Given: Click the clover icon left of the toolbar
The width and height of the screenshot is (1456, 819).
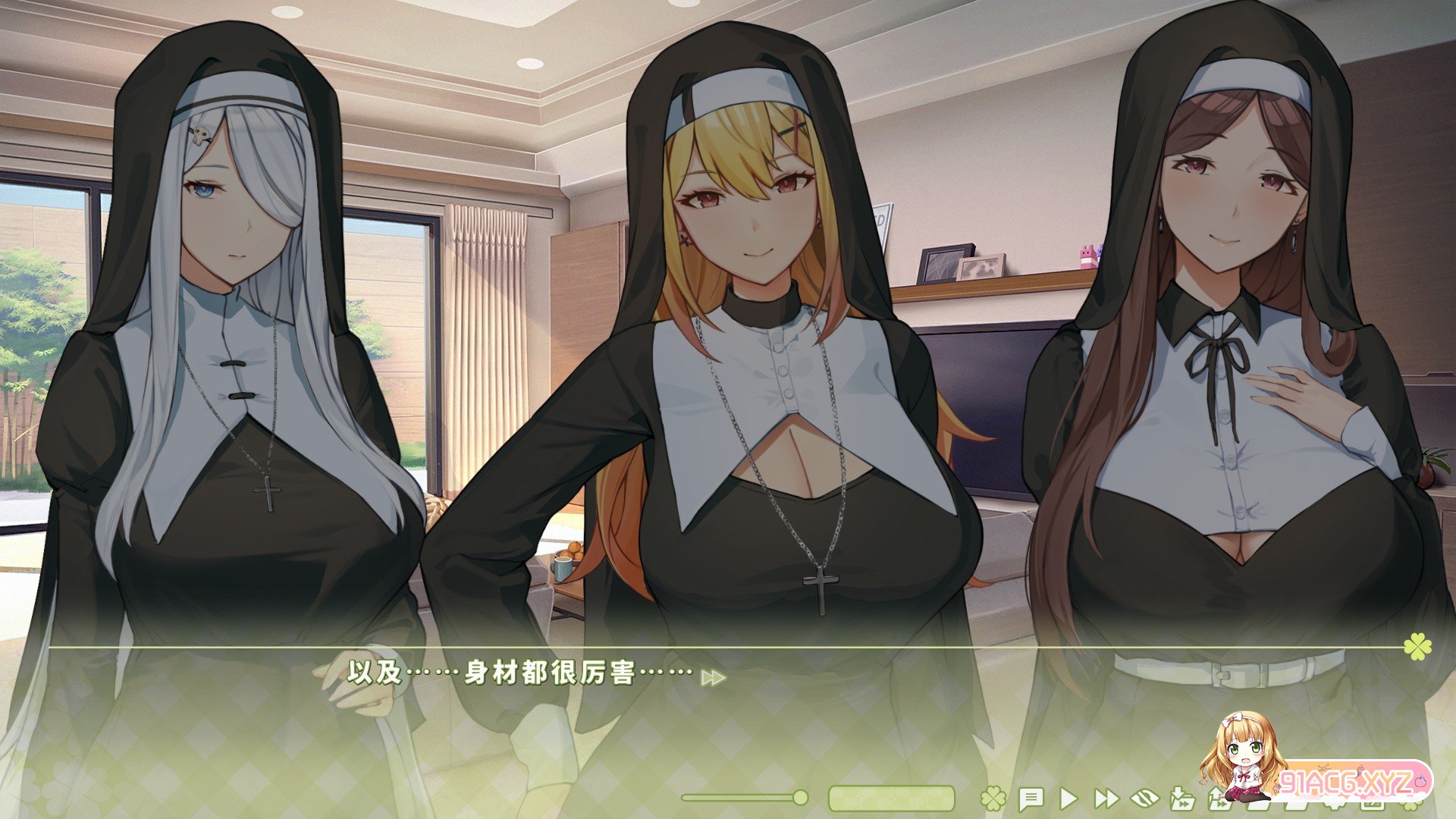Looking at the screenshot, I should (x=993, y=798).
